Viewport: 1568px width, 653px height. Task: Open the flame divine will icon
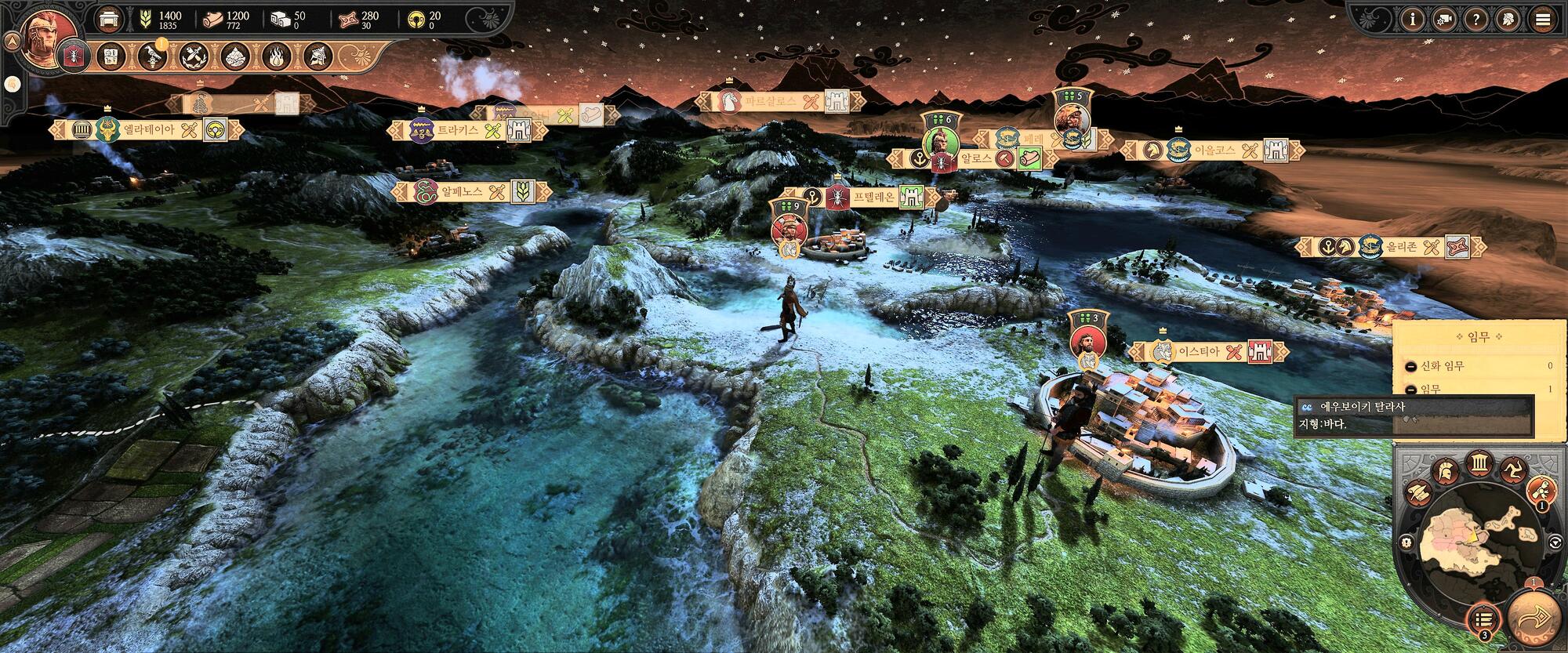tap(277, 56)
